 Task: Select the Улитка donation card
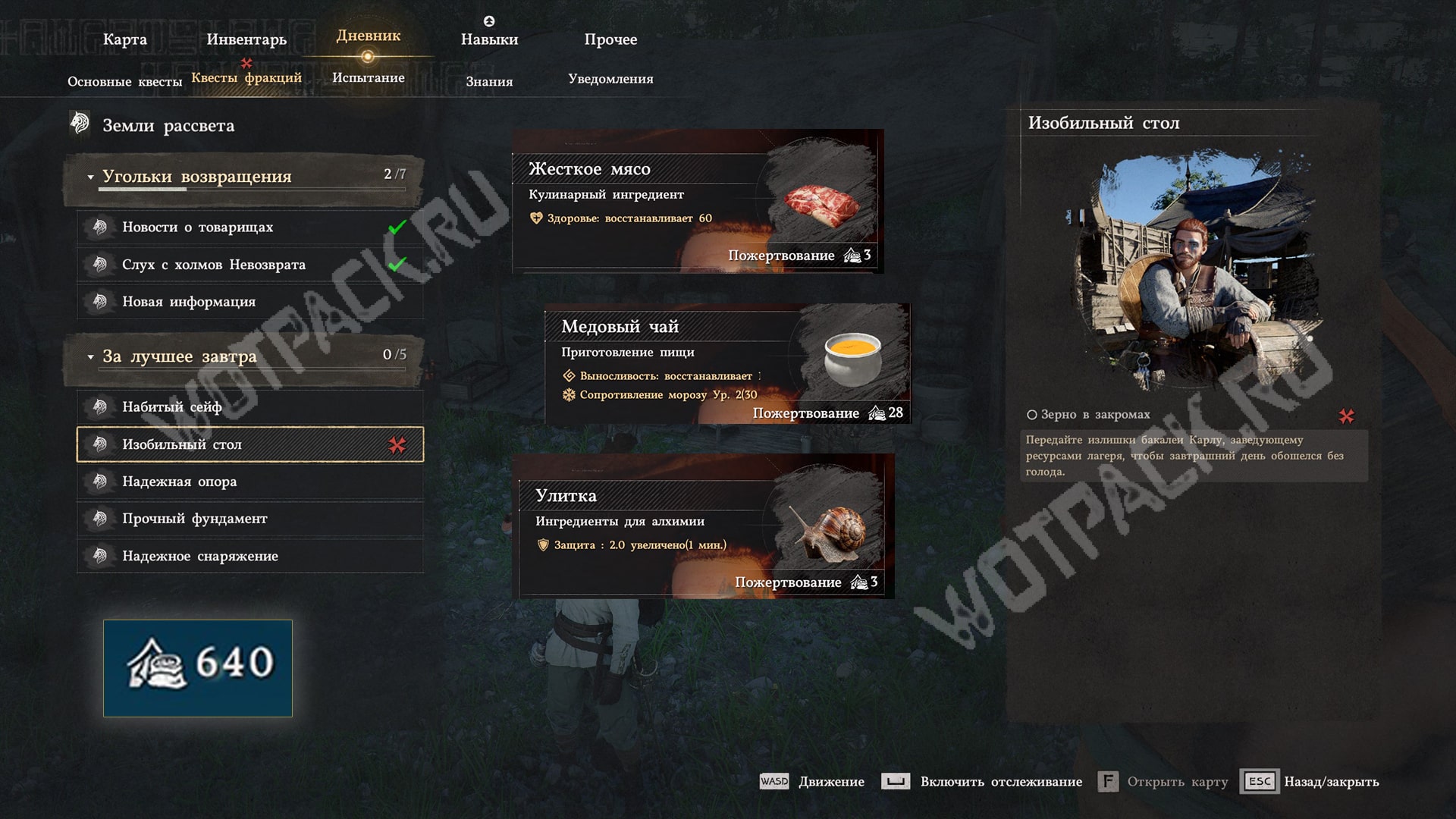(705, 526)
